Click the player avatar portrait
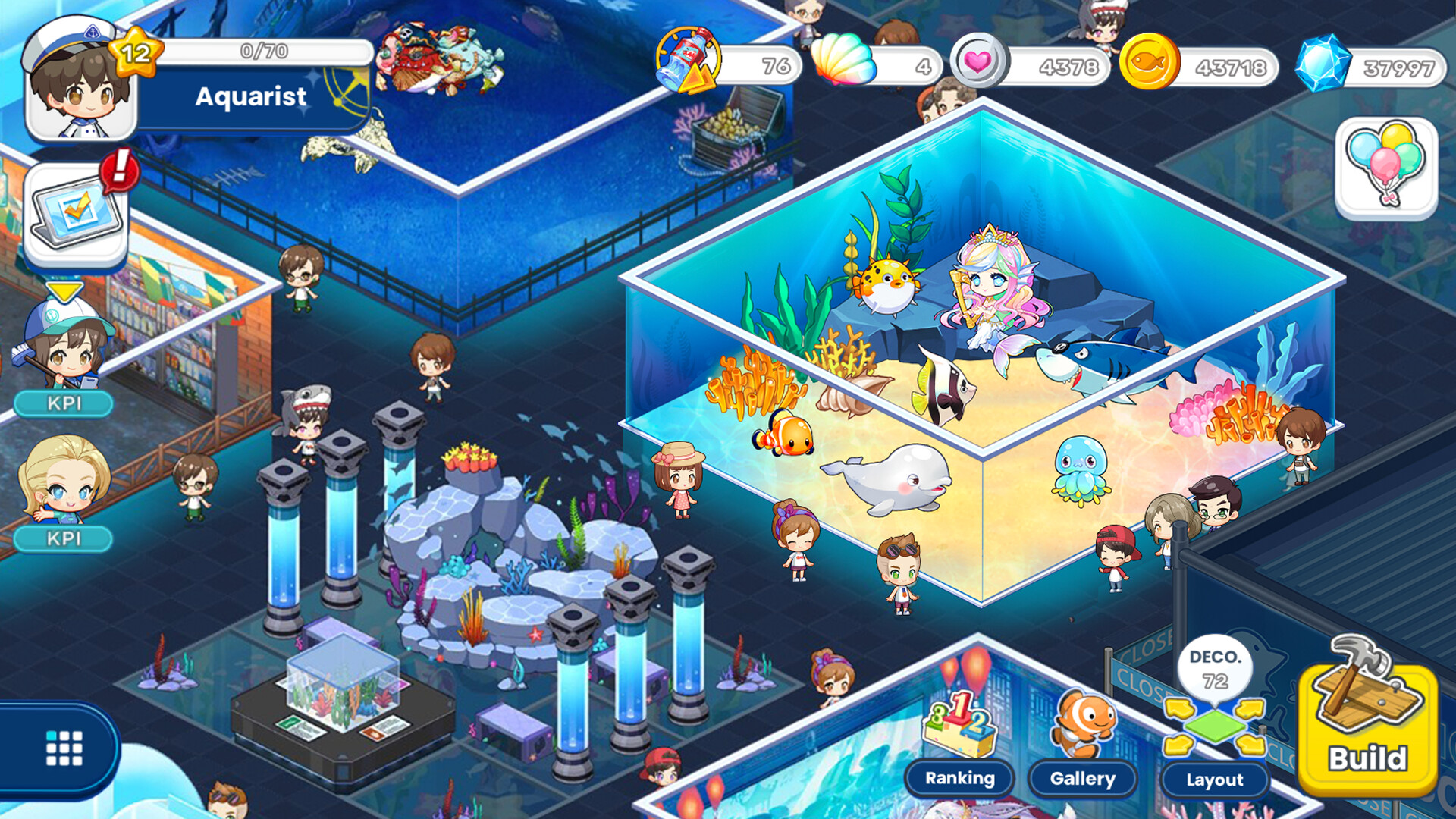 [76, 80]
